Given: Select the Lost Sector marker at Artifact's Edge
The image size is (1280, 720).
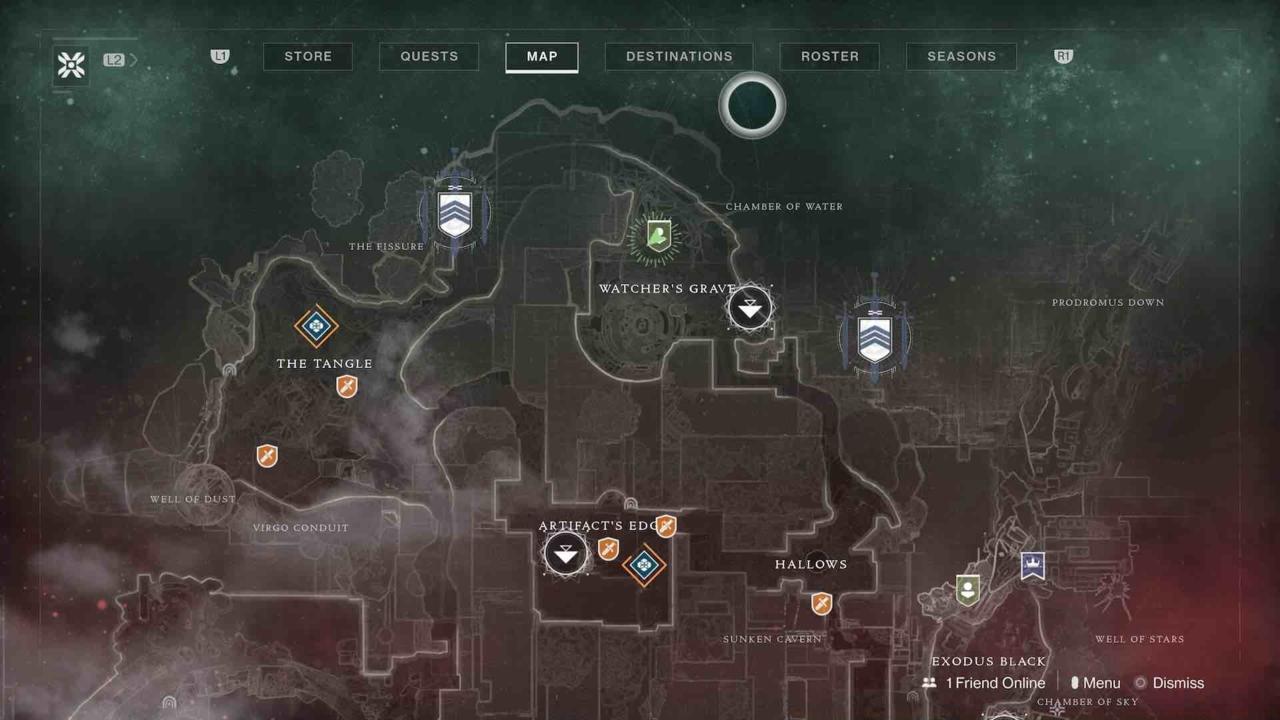Looking at the screenshot, I should point(566,553).
